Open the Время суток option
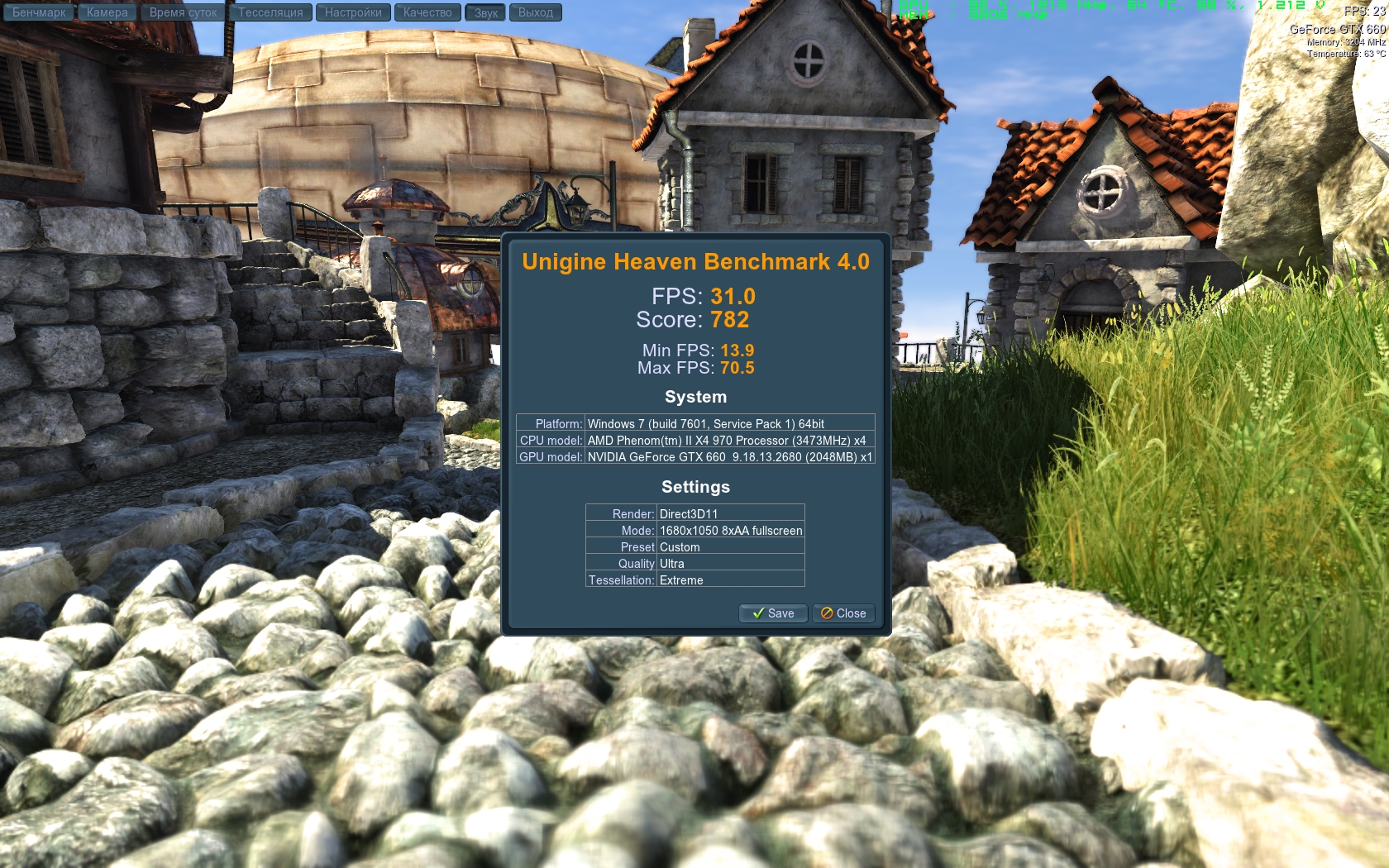This screenshot has width=1389, height=868. (x=183, y=12)
